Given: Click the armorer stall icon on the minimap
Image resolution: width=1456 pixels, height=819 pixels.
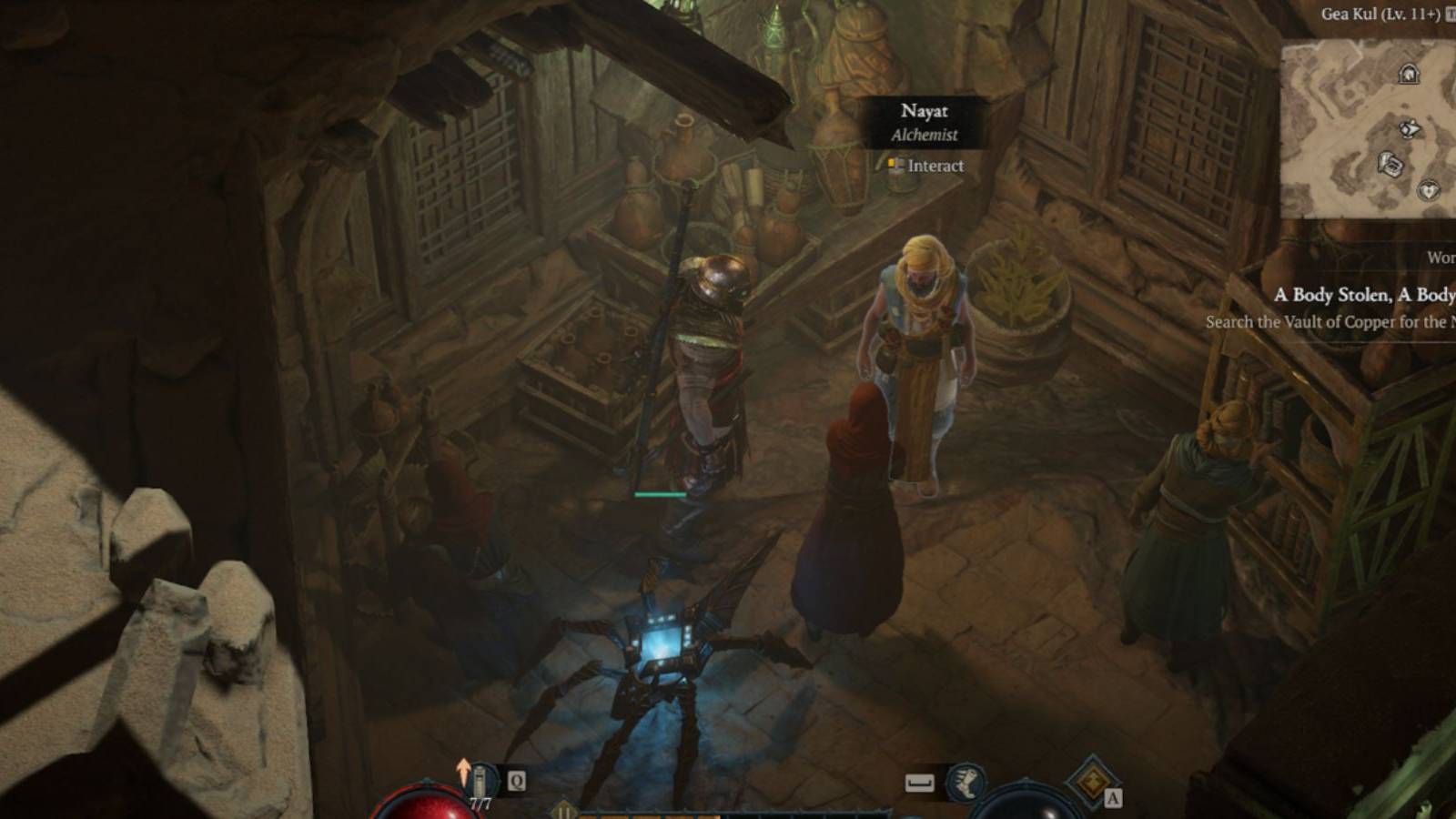Looking at the screenshot, I should 1390,162.
